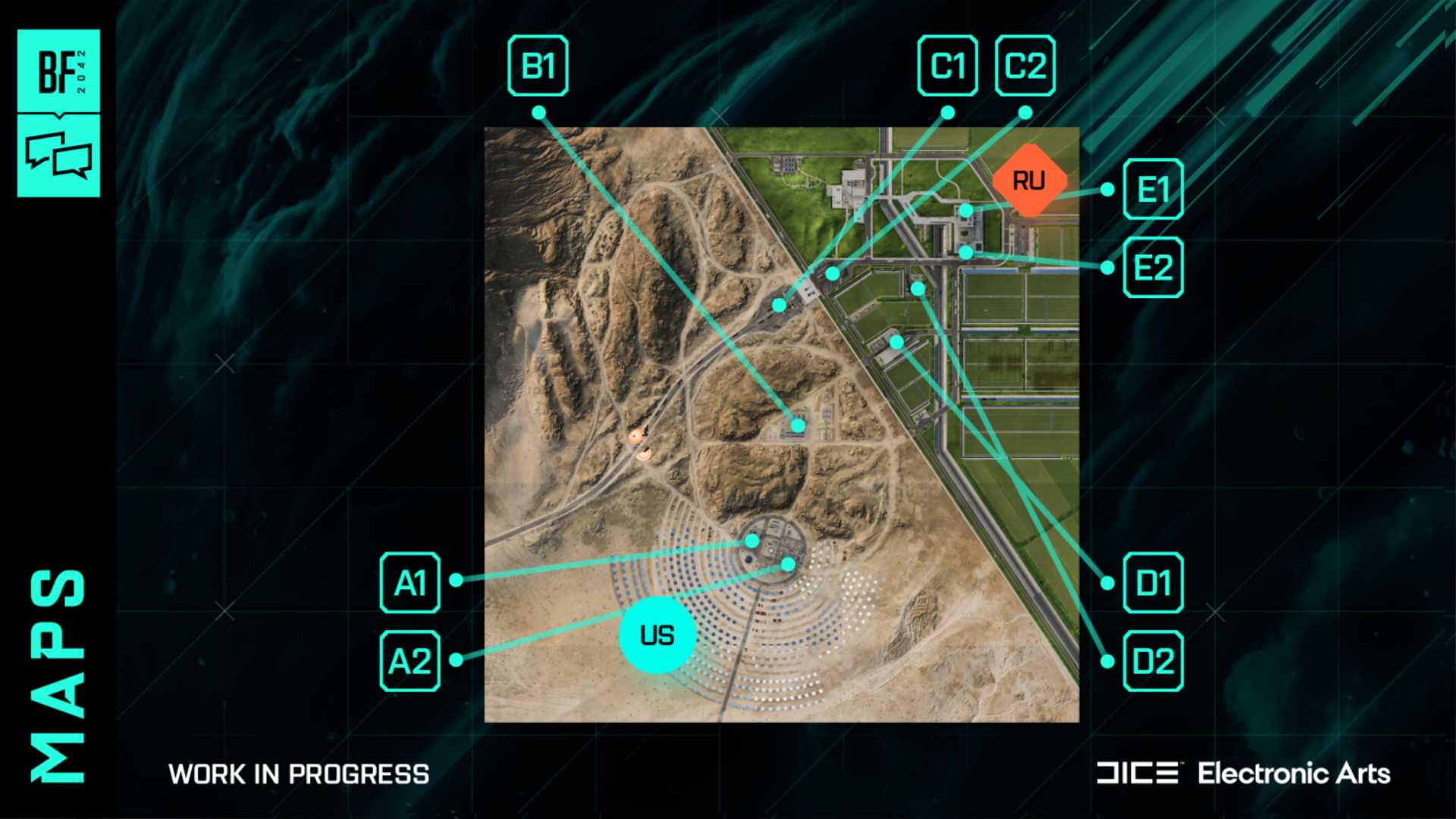Pick the E2 objective marker

[x=1153, y=267]
